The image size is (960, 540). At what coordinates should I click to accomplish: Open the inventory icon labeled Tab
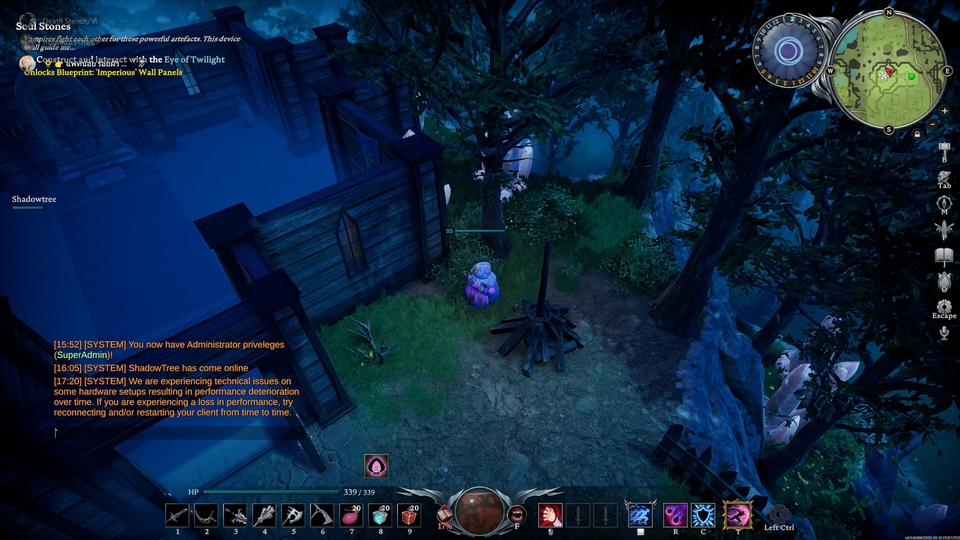click(944, 176)
